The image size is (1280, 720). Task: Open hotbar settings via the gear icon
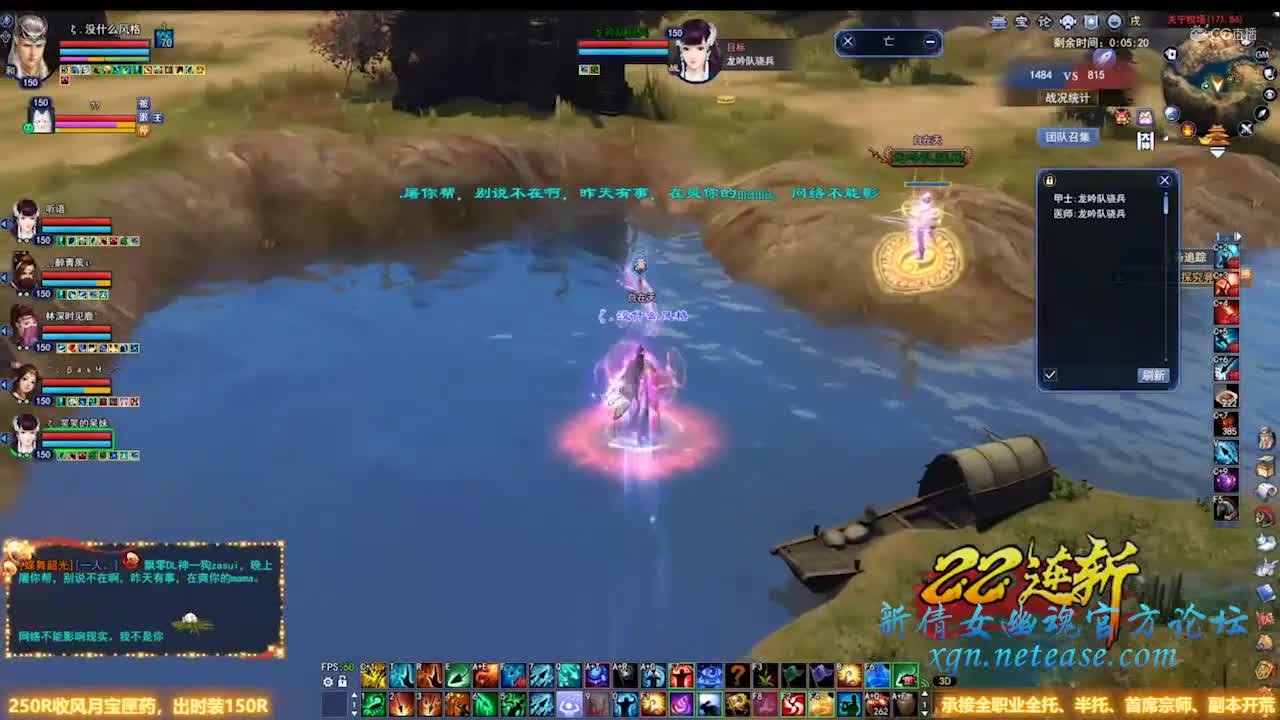tap(328, 681)
